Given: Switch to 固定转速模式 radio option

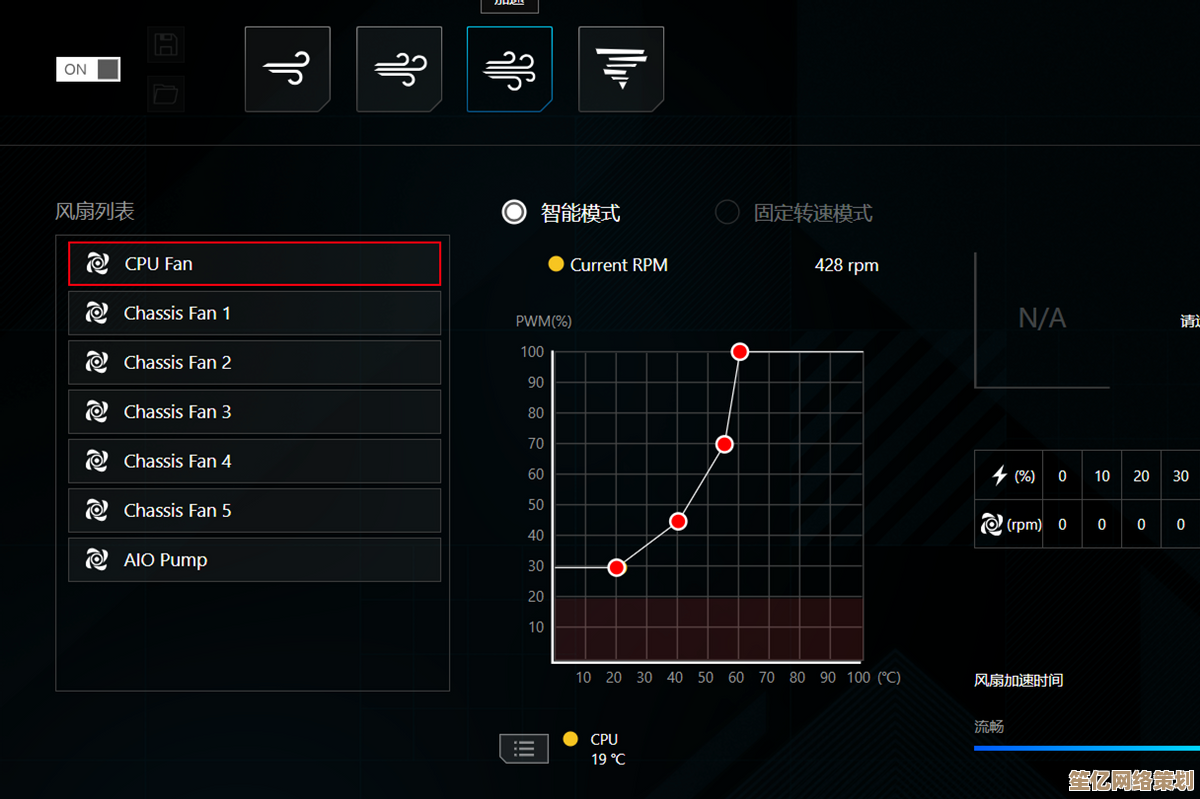Looking at the screenshot, I should pyautogui.click(x=727, y=212).
